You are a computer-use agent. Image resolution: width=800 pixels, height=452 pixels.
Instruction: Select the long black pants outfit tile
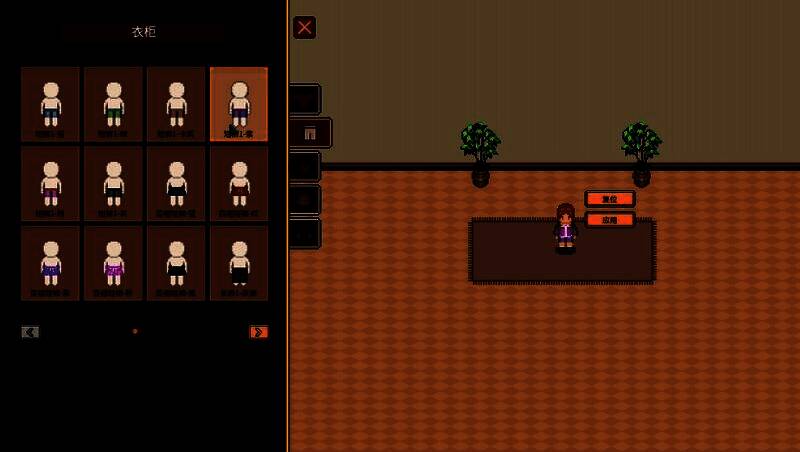(239, 262)
